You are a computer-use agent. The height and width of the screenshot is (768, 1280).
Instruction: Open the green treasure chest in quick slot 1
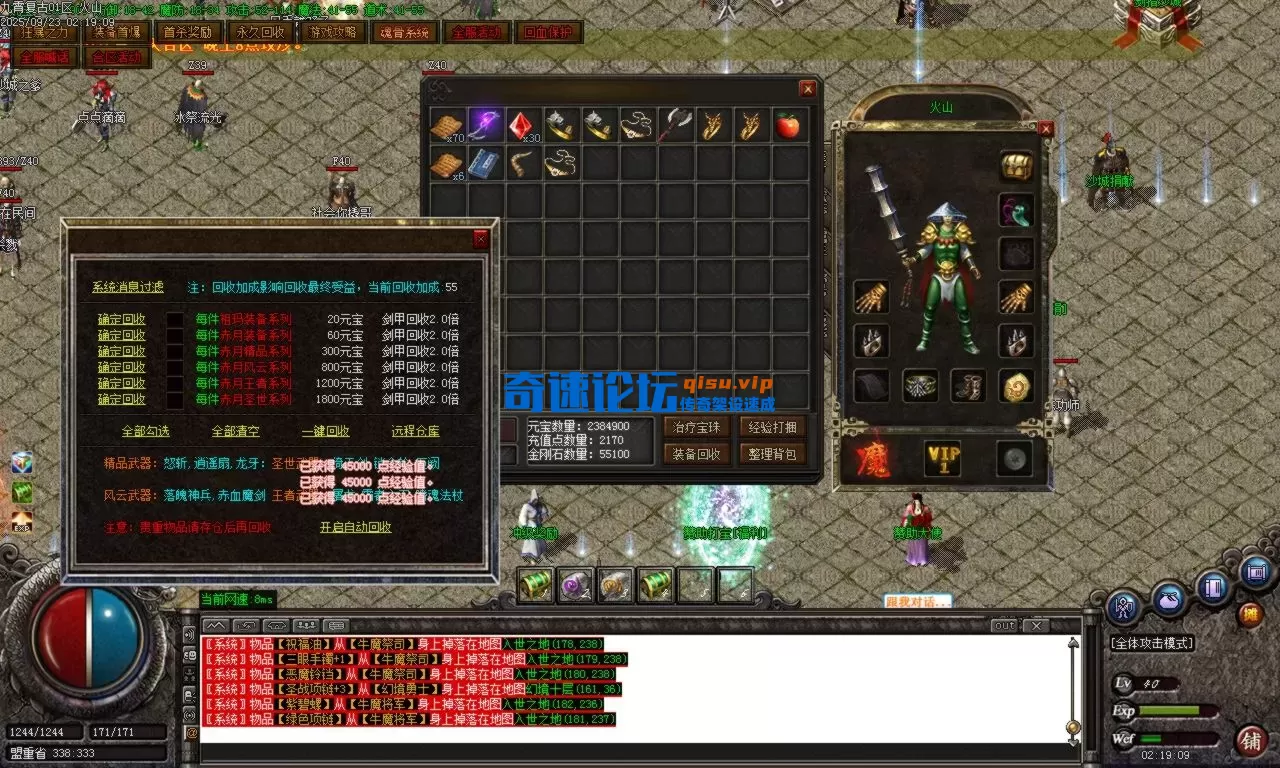click(x=533, y=583)
